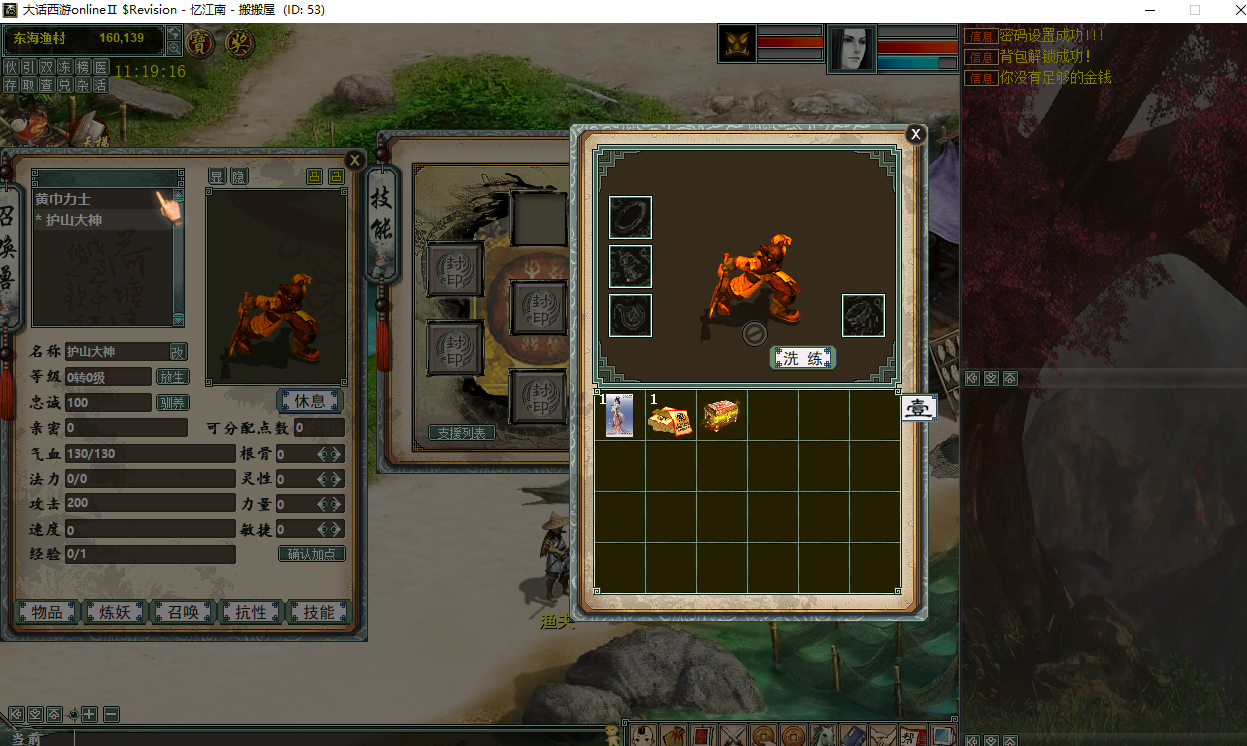Switch to the 抗性 resistance tab

pyautogui.click(x=251, y=612)
